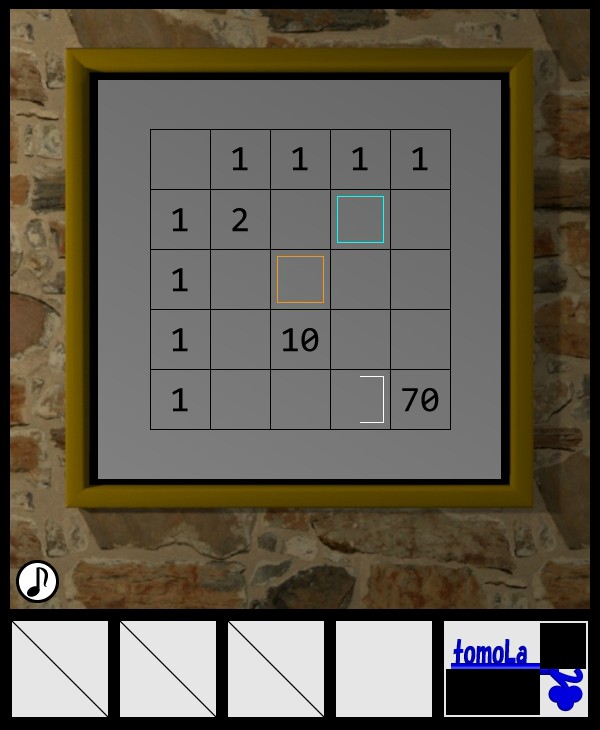
Task: Toggle the music note sound button
Action: coord(38,581)
